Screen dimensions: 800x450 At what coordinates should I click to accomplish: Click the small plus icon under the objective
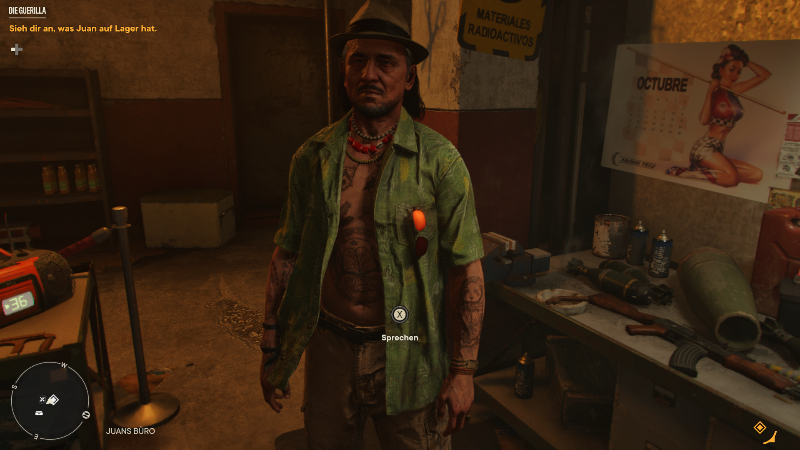[x=16, y=48]
